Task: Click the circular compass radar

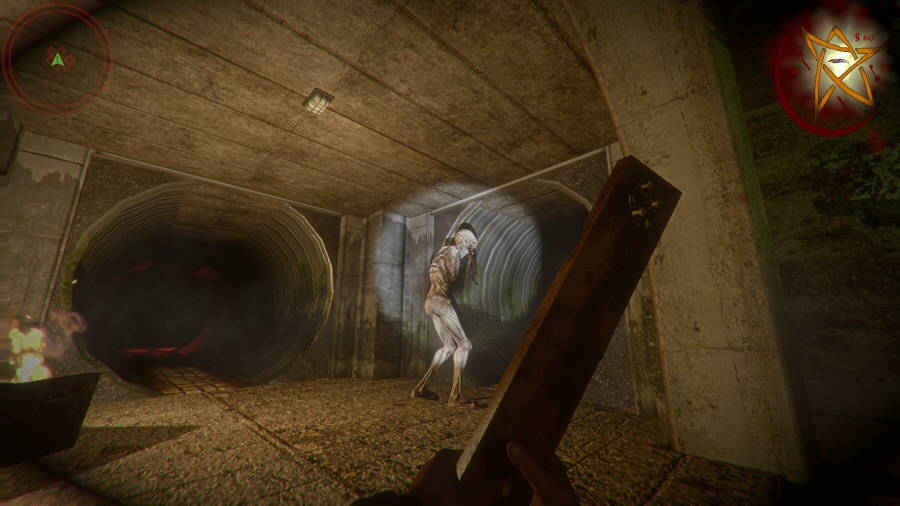Action: [57, 57]
